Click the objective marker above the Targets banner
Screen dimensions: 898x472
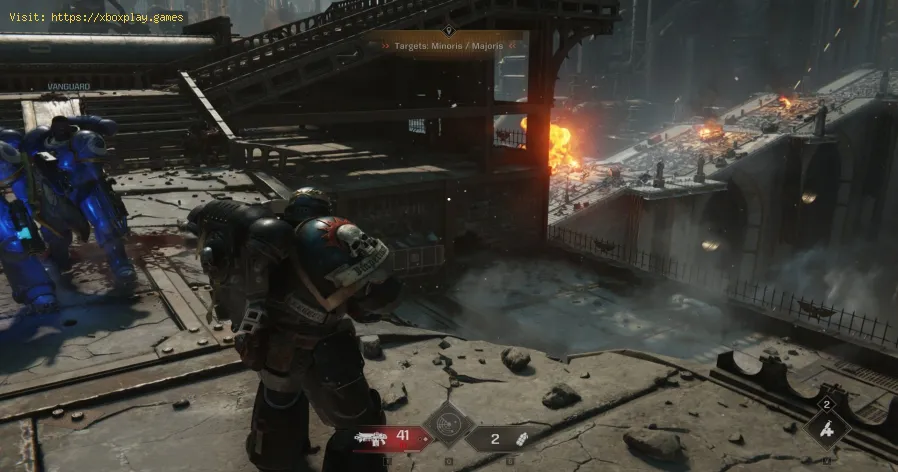[x=448, y=30]
